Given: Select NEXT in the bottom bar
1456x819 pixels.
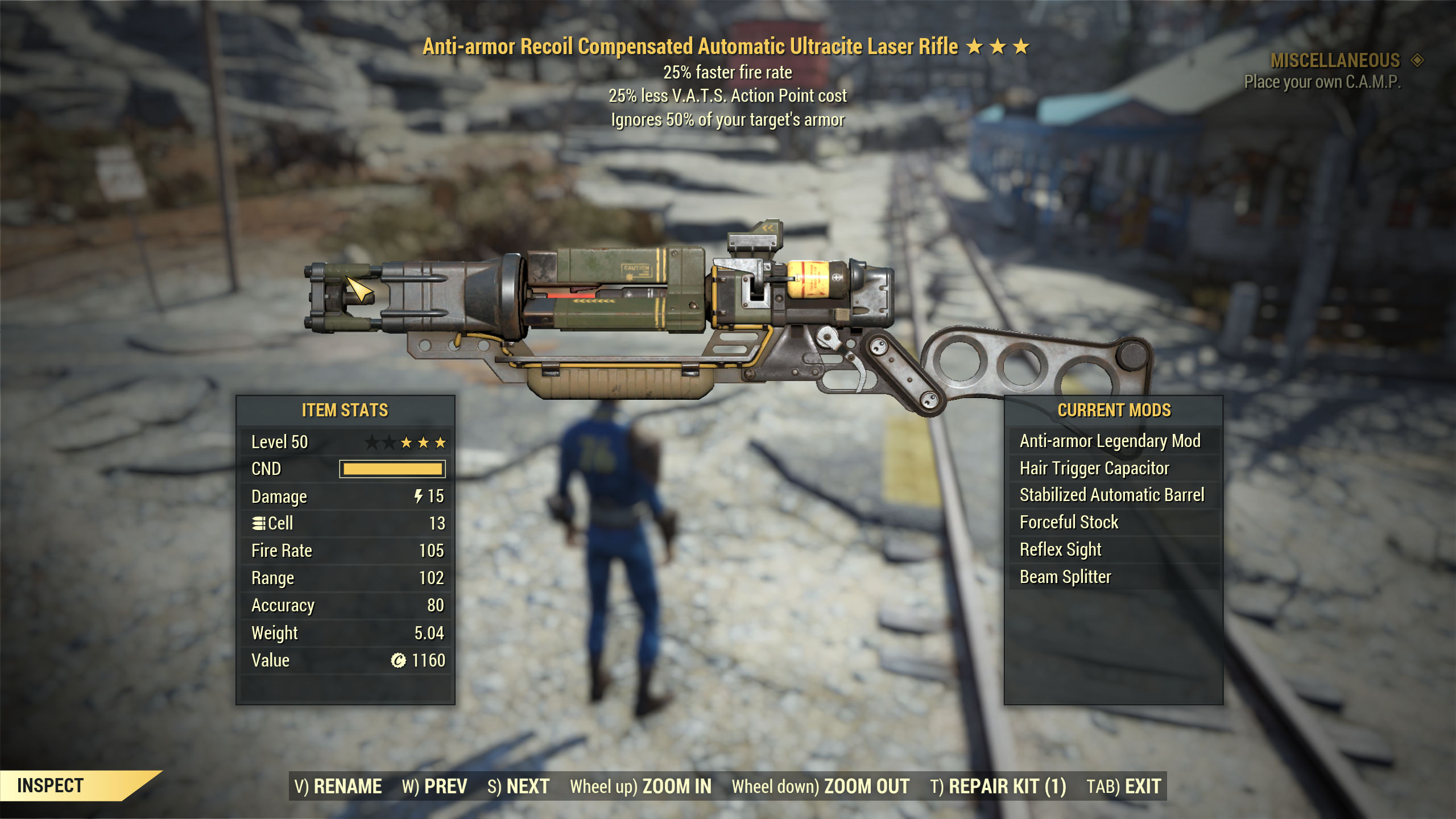Looking at the screenshot, I should (518, 787).
